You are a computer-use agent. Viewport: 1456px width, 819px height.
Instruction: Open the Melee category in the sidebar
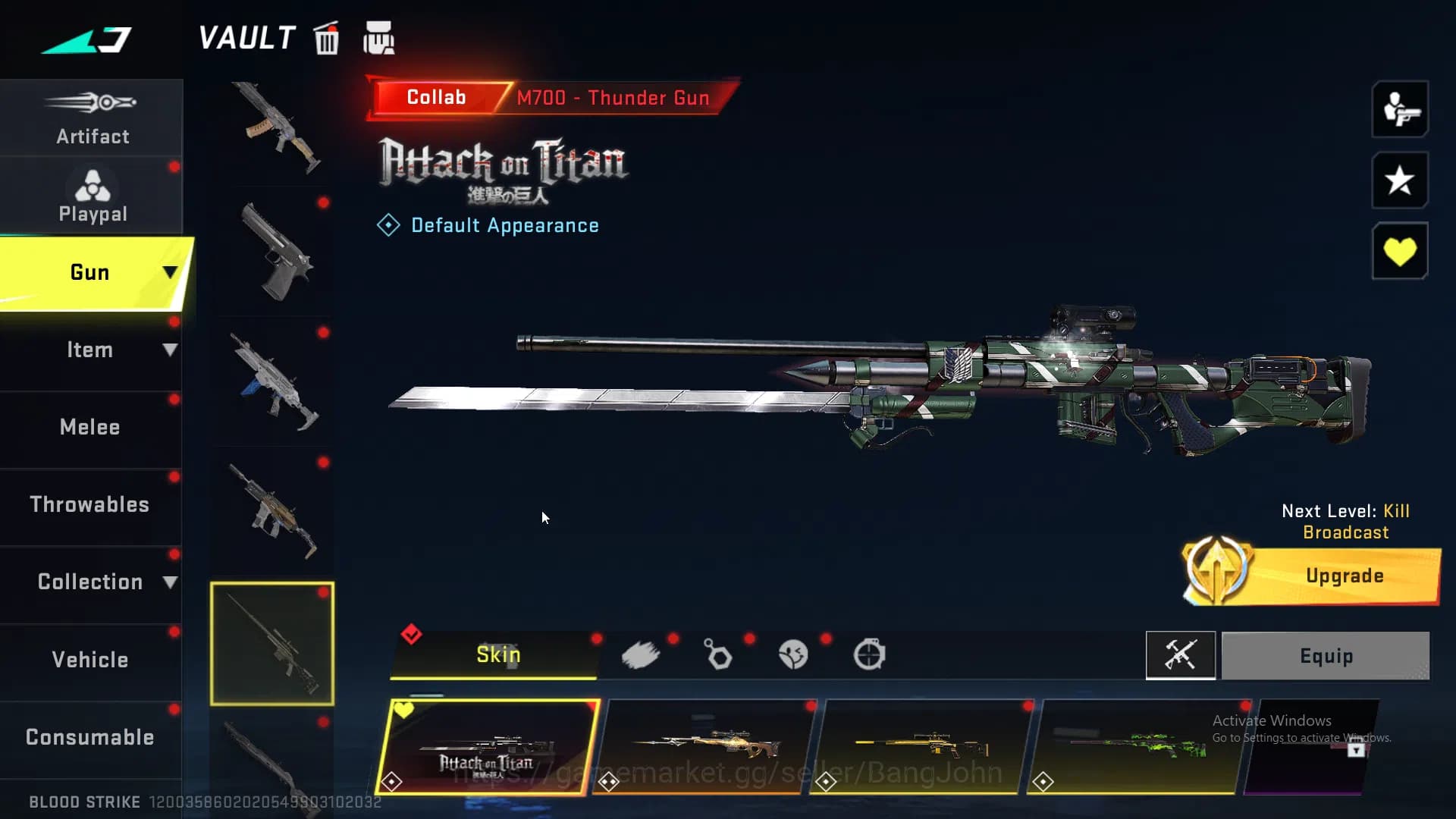[x=90, y=427]
